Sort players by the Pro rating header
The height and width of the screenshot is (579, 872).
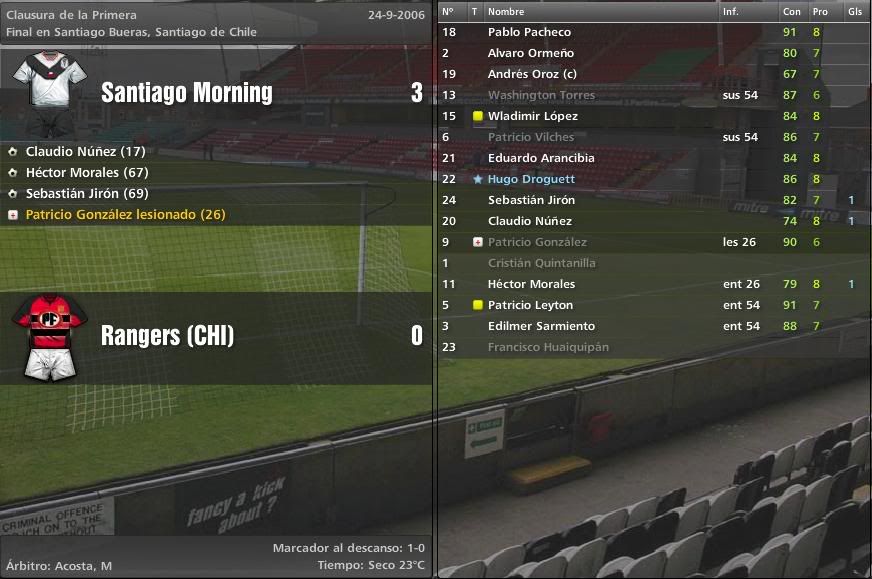(820, 11)
